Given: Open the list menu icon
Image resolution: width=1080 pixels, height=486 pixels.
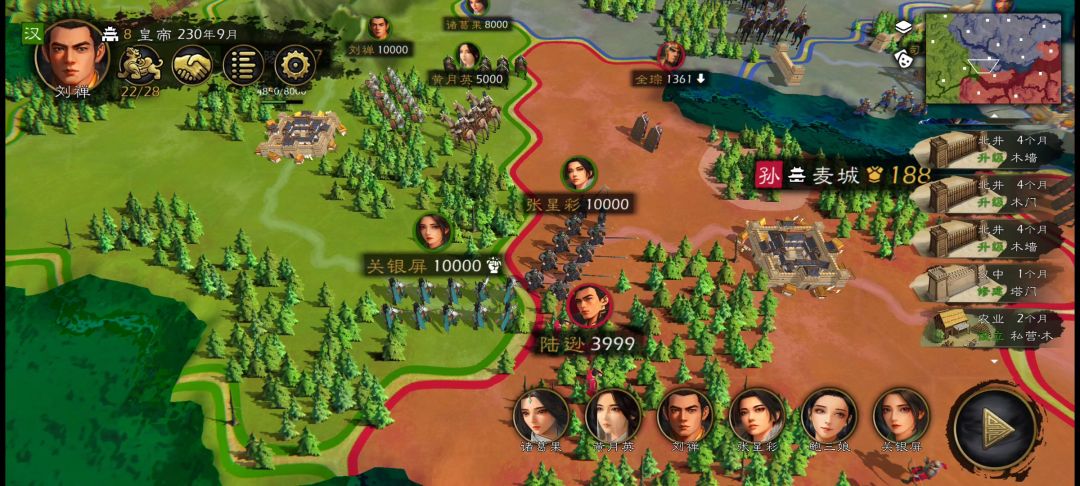Looking at the screenshot, I should 243,66.
